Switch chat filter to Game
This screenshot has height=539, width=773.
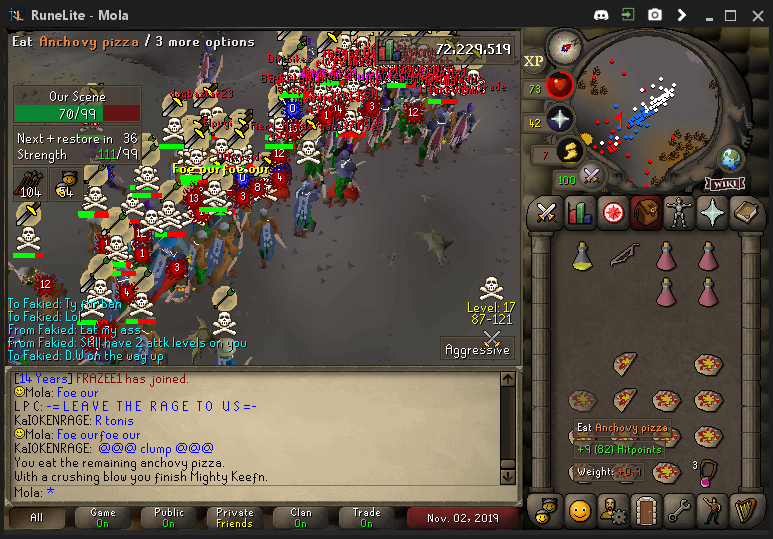[x=104, y=518]
